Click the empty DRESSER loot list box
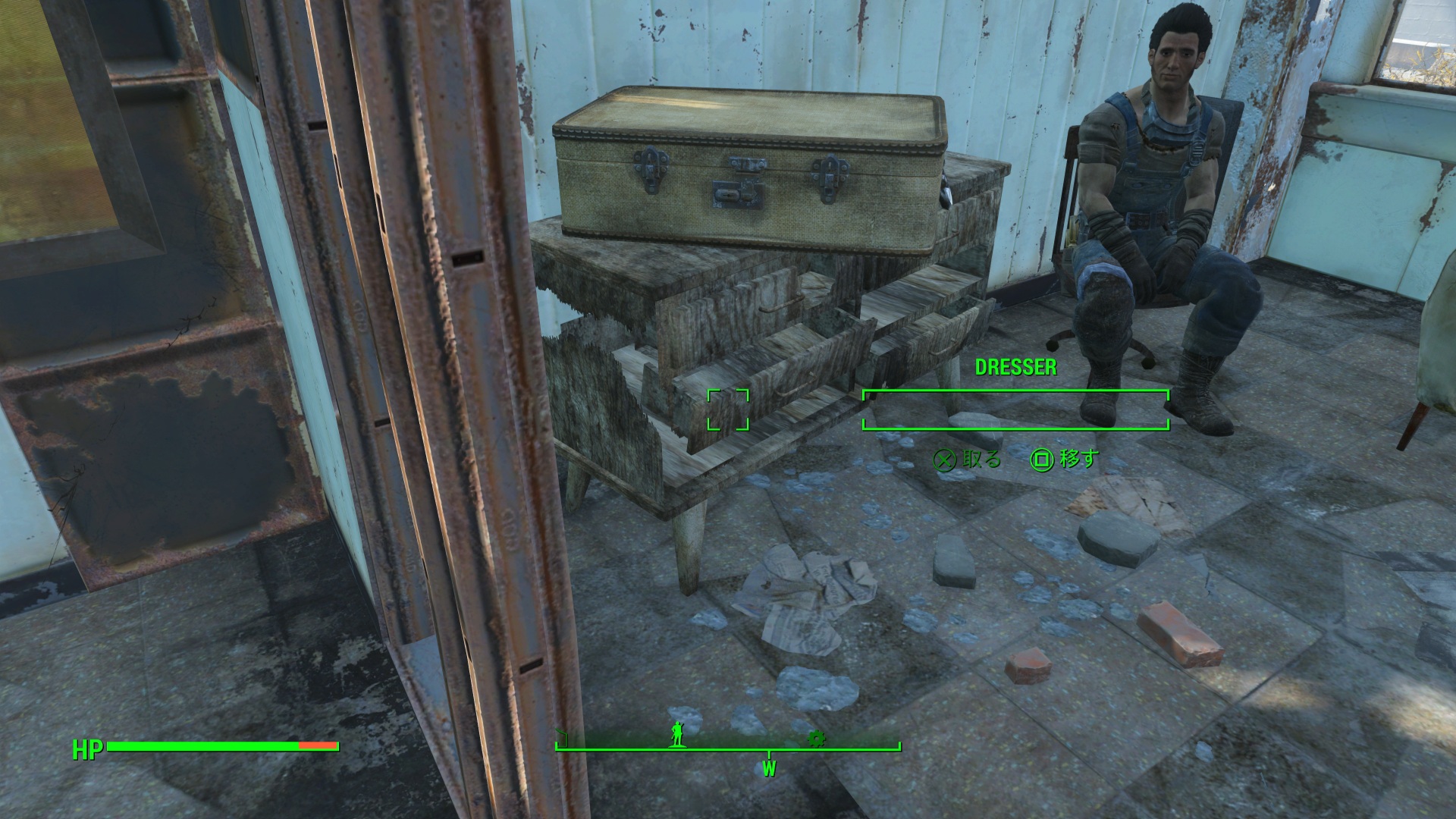This screenshot has height=819, width=1456. [1015, 410]
